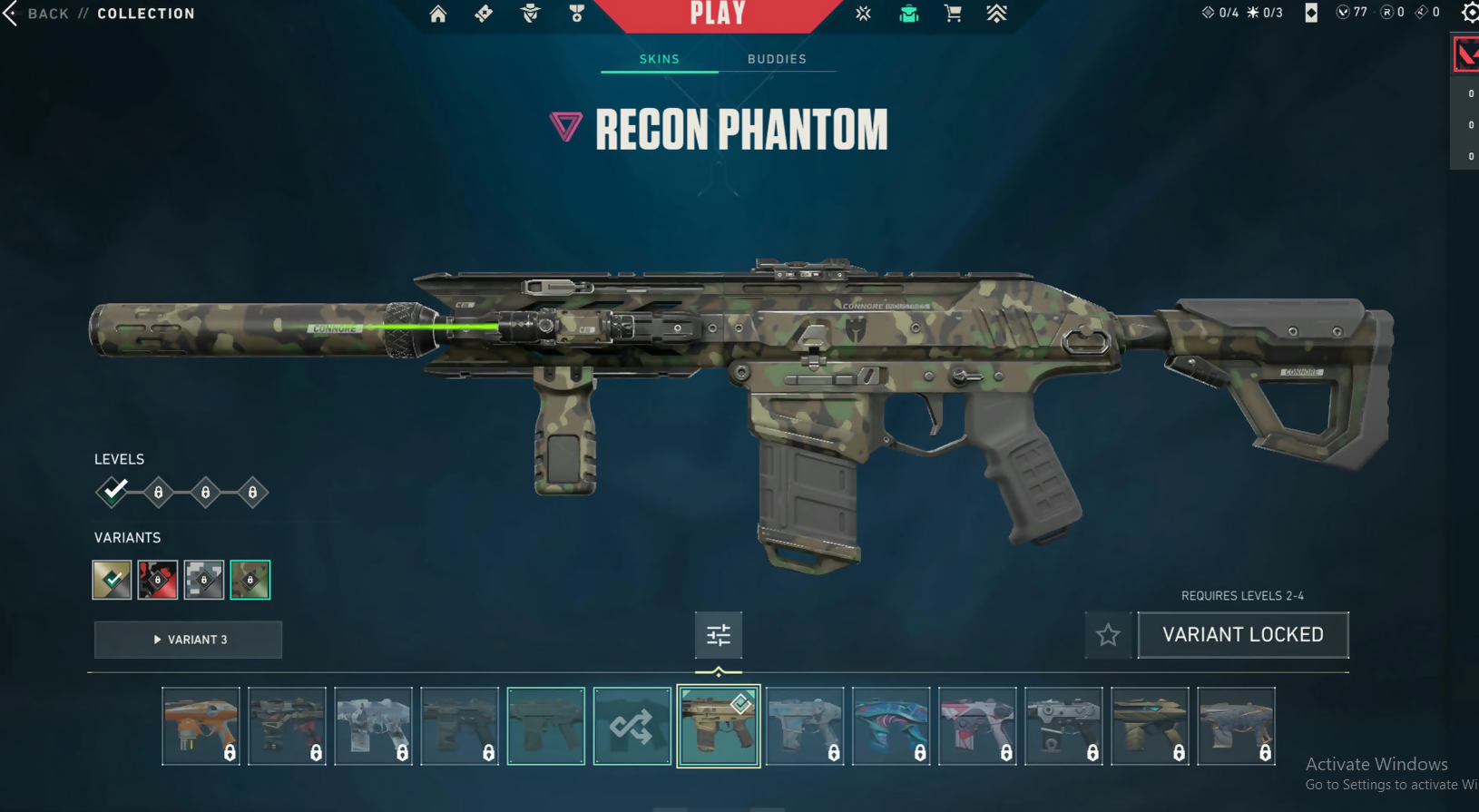Choose the orange ray gun Phantom skin
1479x812 pixels.
pyautogui.click(x=201, y=726)
